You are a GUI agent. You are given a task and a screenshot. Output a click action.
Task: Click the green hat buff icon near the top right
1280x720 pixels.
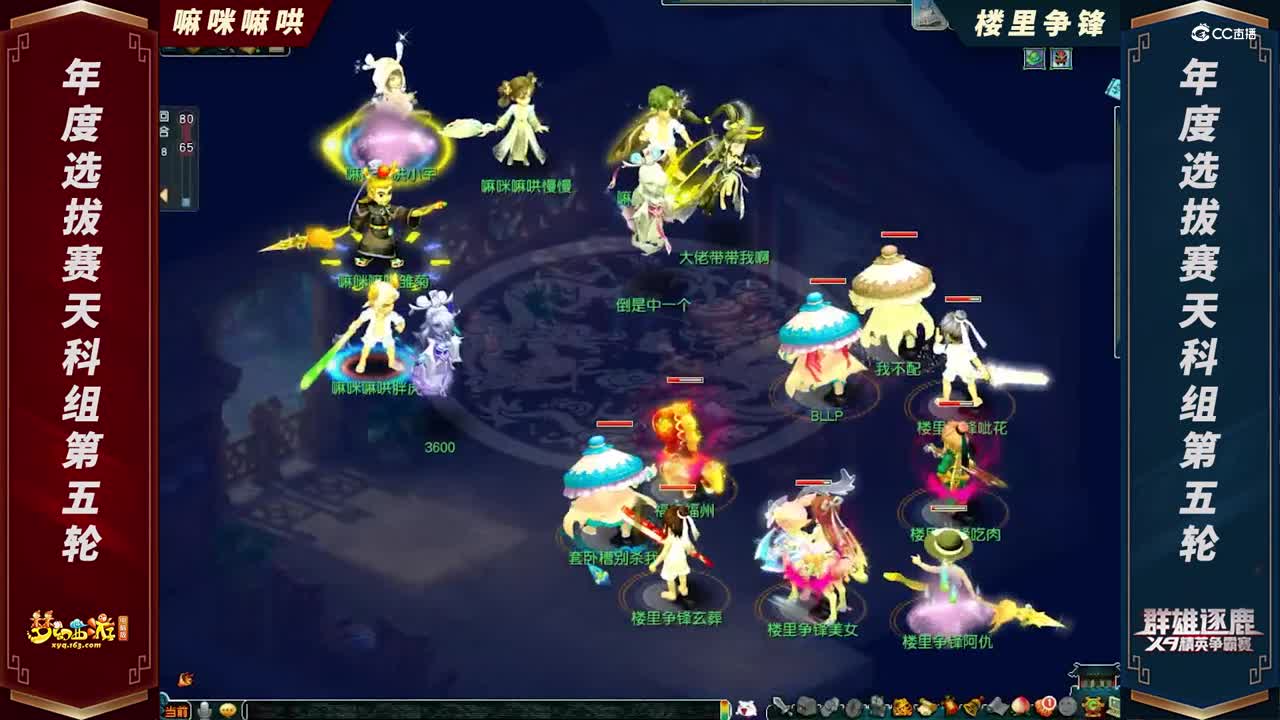(x=1034, y=58)
